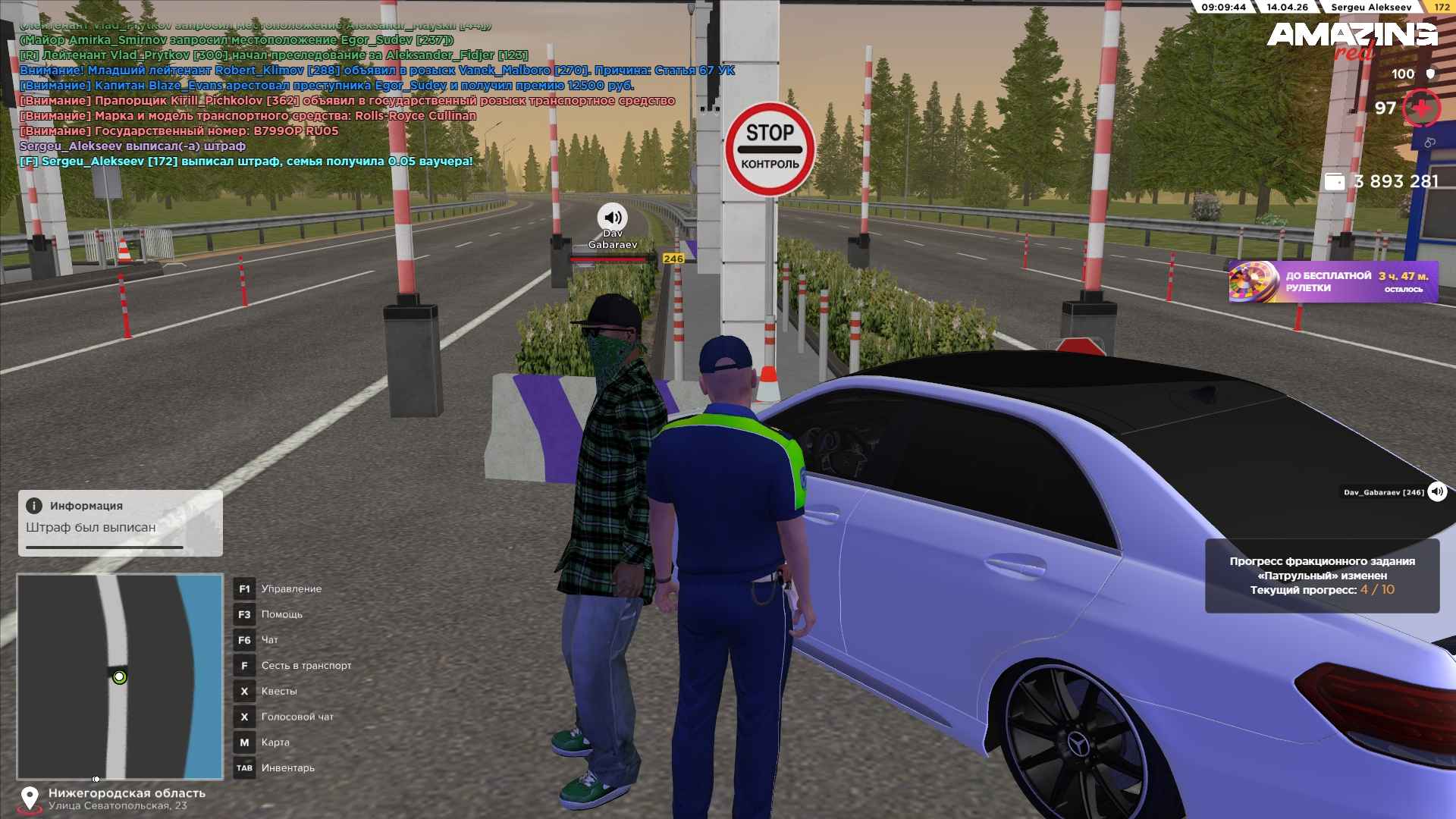
Task: Select the Rolls-Royce Cullinan wanted chat message
Action: tap(248, 116)
